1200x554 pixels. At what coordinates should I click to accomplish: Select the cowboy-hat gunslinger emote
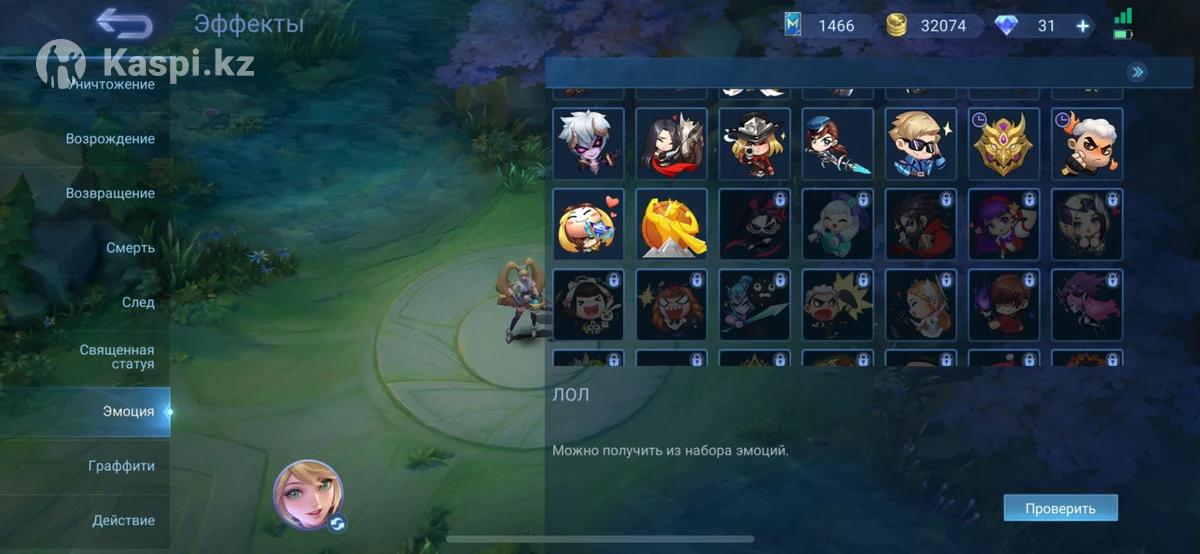[x=755, y=143]
